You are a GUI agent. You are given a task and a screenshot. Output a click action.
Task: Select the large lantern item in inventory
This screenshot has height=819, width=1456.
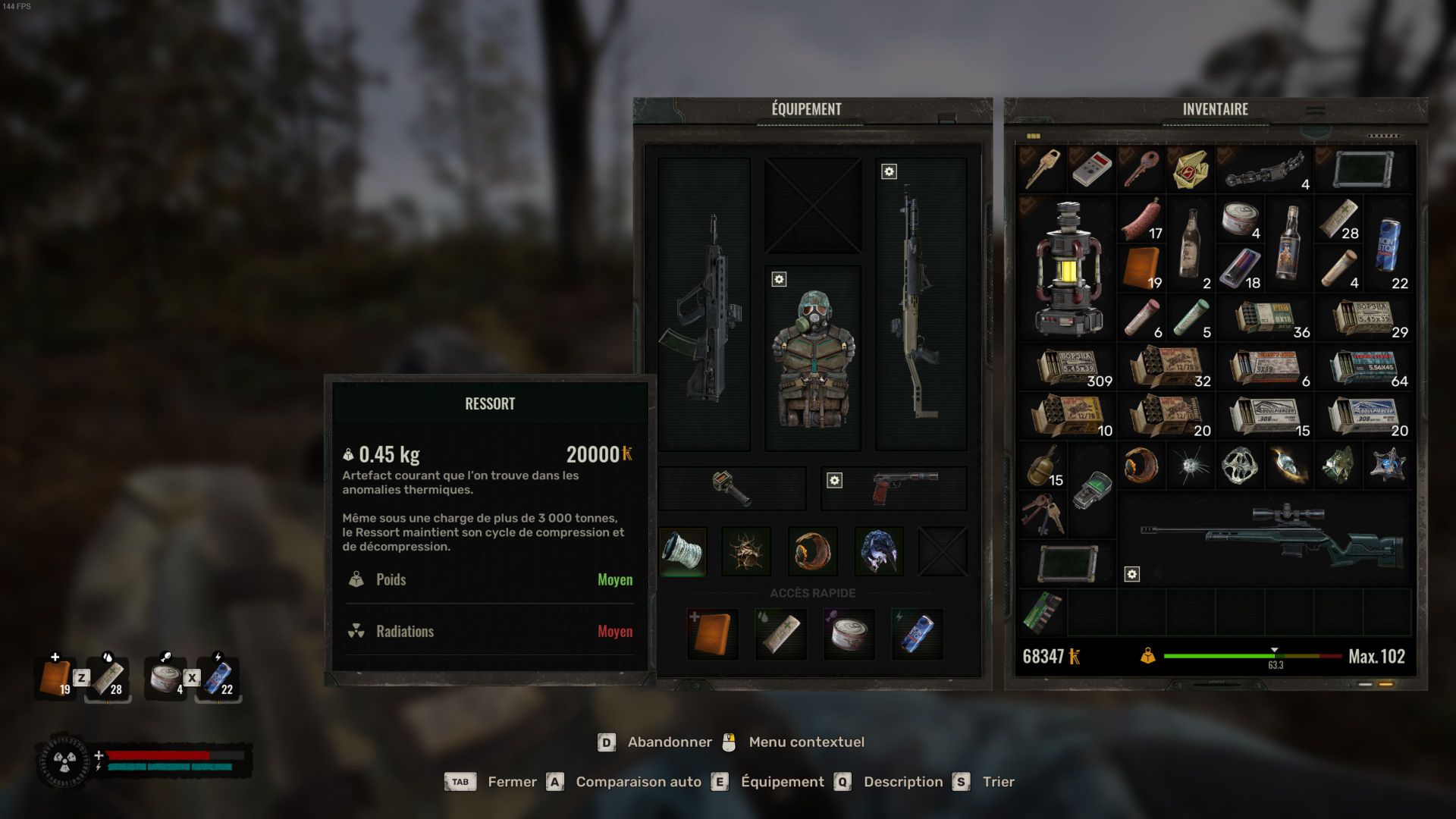[x=1067, y=268]
